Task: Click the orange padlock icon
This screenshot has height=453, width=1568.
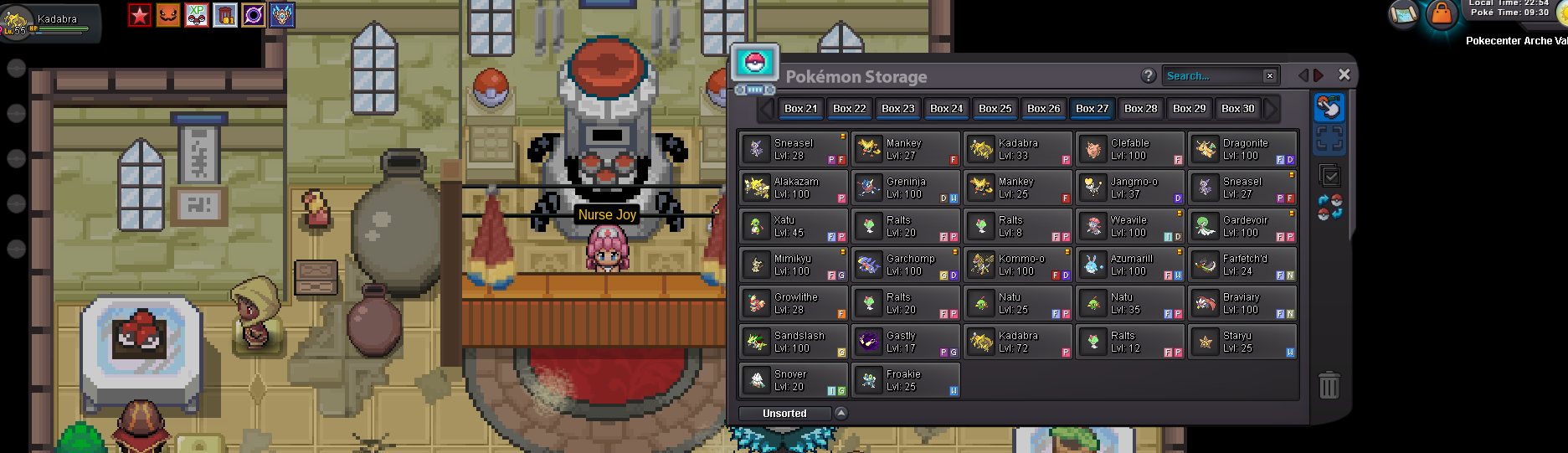Action: (1442, 14)
